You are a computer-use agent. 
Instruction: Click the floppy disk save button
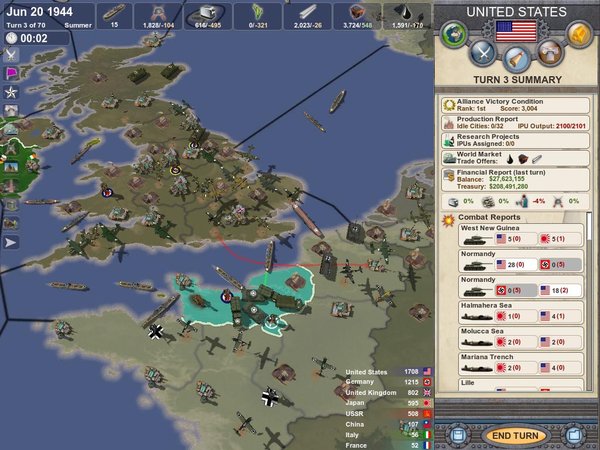click(x=457, y=436)
